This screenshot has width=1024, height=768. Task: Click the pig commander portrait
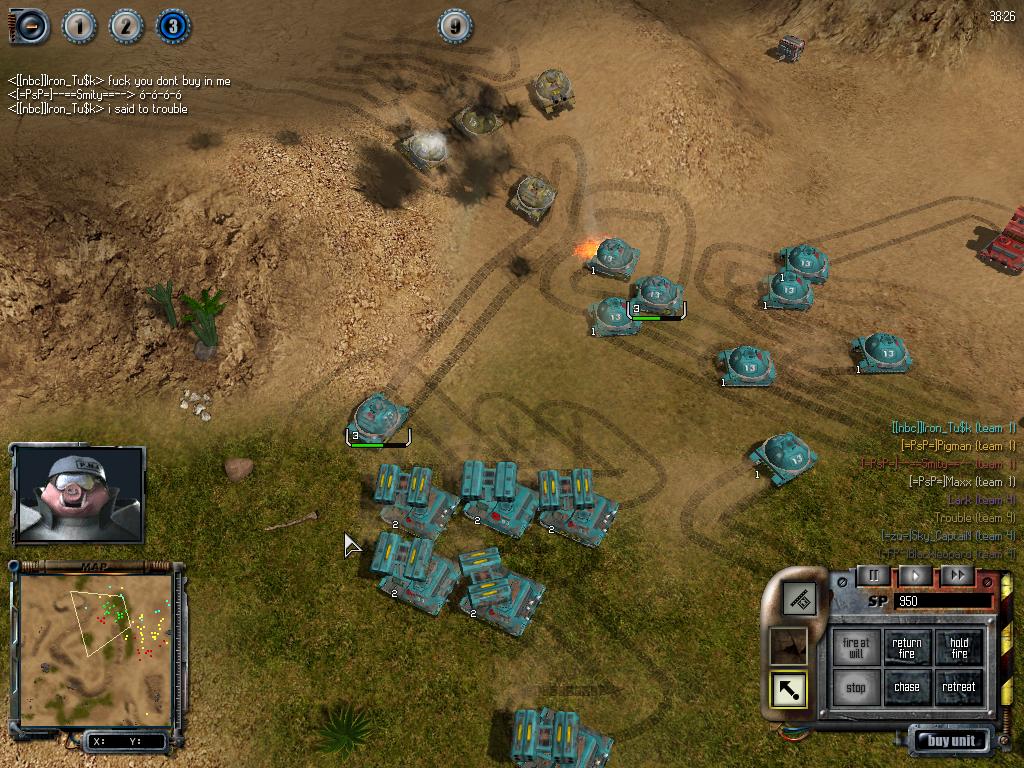[80, 494]
